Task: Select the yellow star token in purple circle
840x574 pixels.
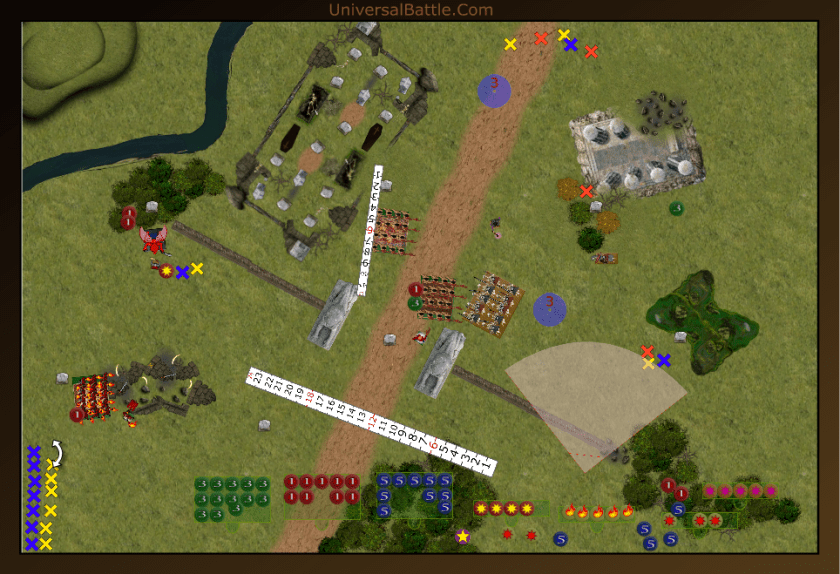Action: coord(463,537)
